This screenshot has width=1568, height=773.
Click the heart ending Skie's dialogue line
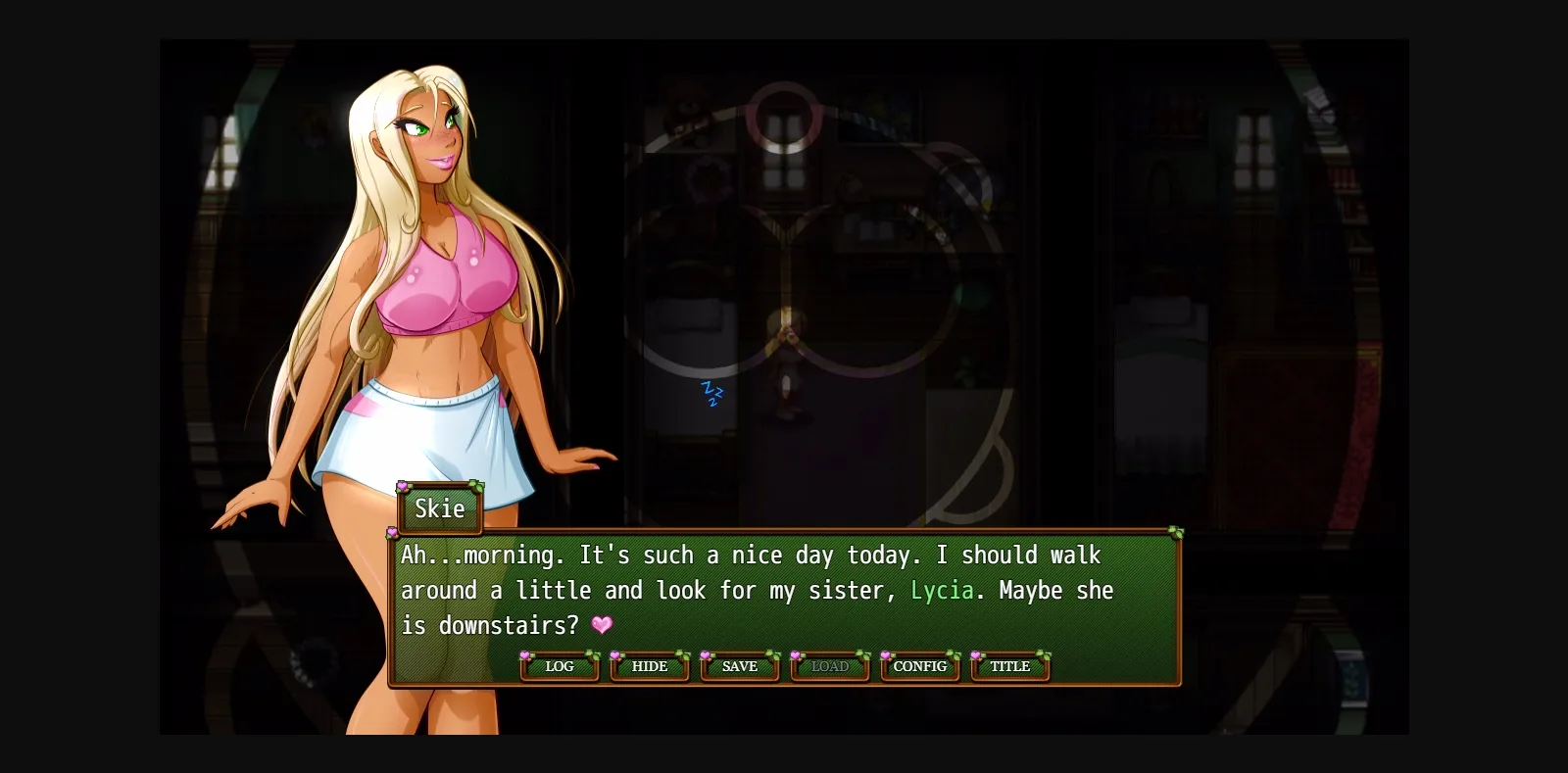[x=602, y=624]
